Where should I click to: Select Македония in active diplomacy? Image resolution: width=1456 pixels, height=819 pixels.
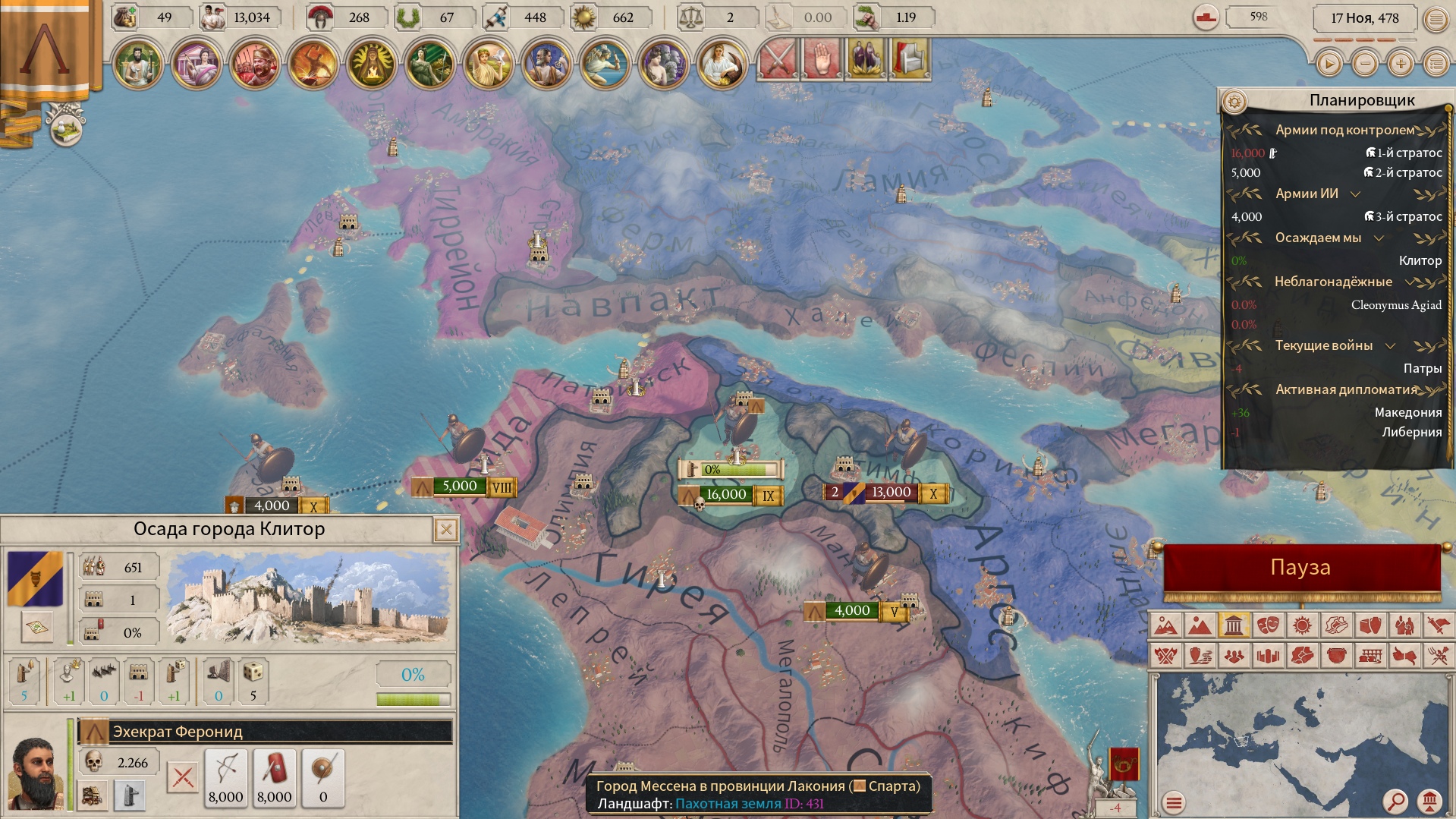pyautogui.click(x=1408, y=413)
